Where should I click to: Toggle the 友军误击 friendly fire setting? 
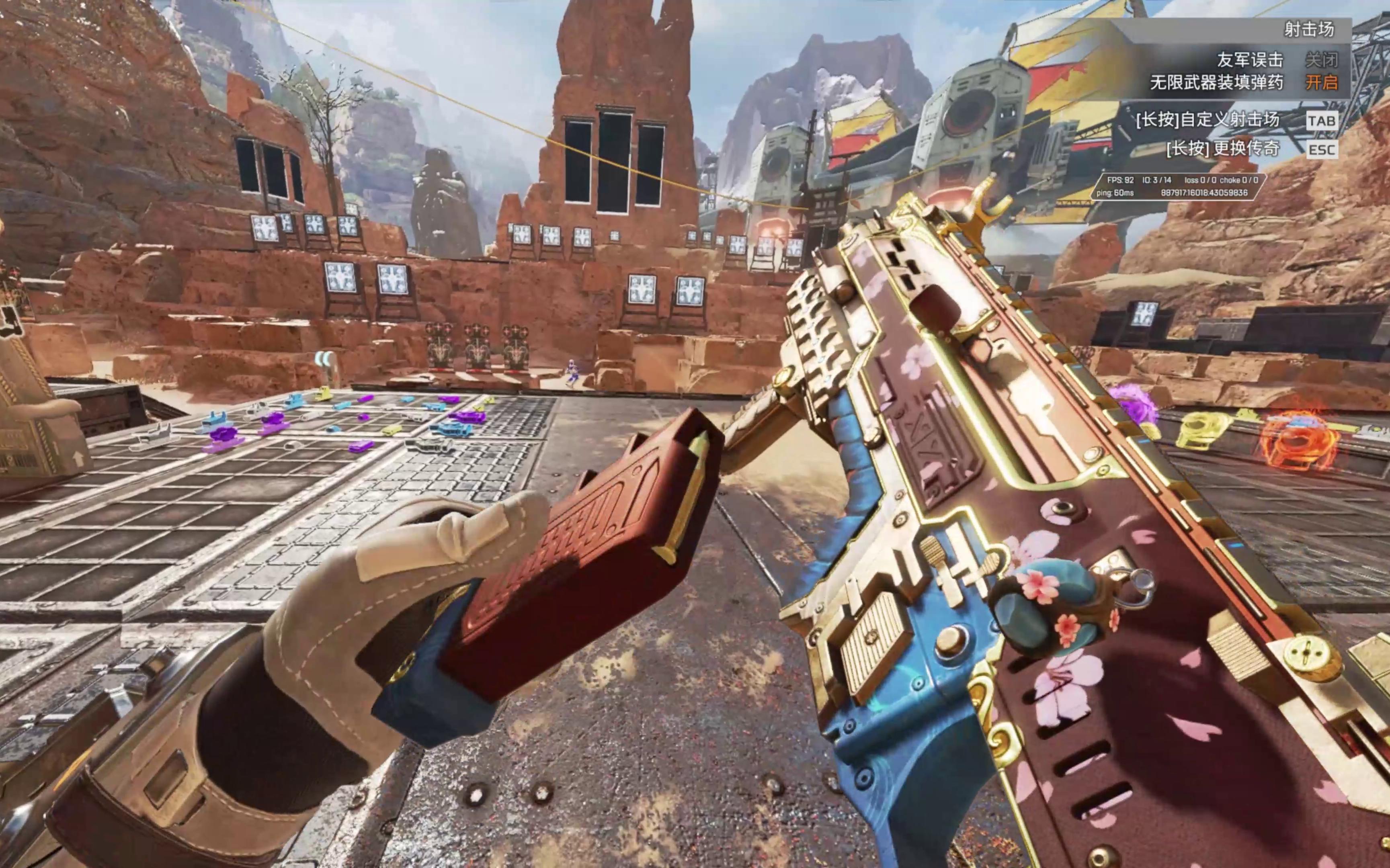pyautogui.click(x=1321, y=59)
